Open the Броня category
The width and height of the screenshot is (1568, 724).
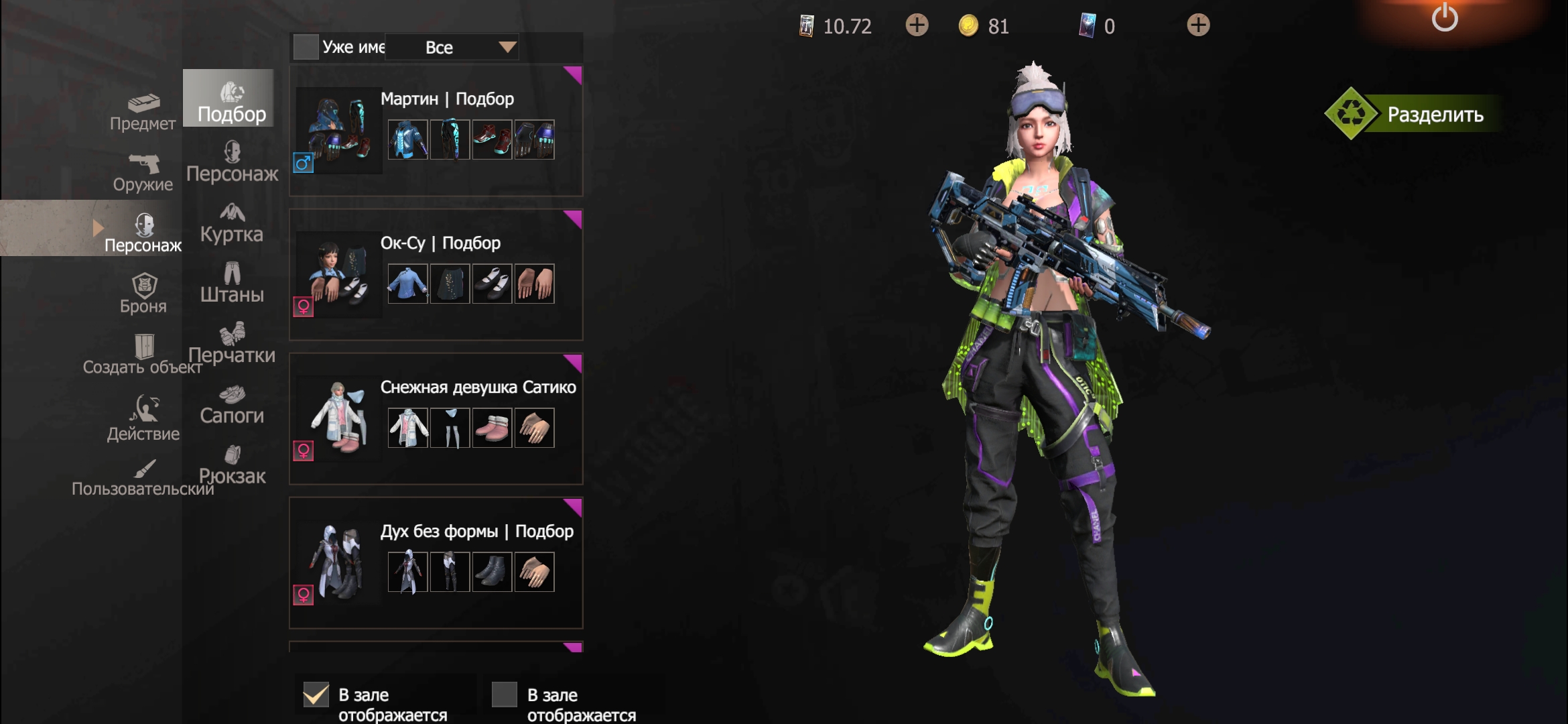tap(143, 295)
